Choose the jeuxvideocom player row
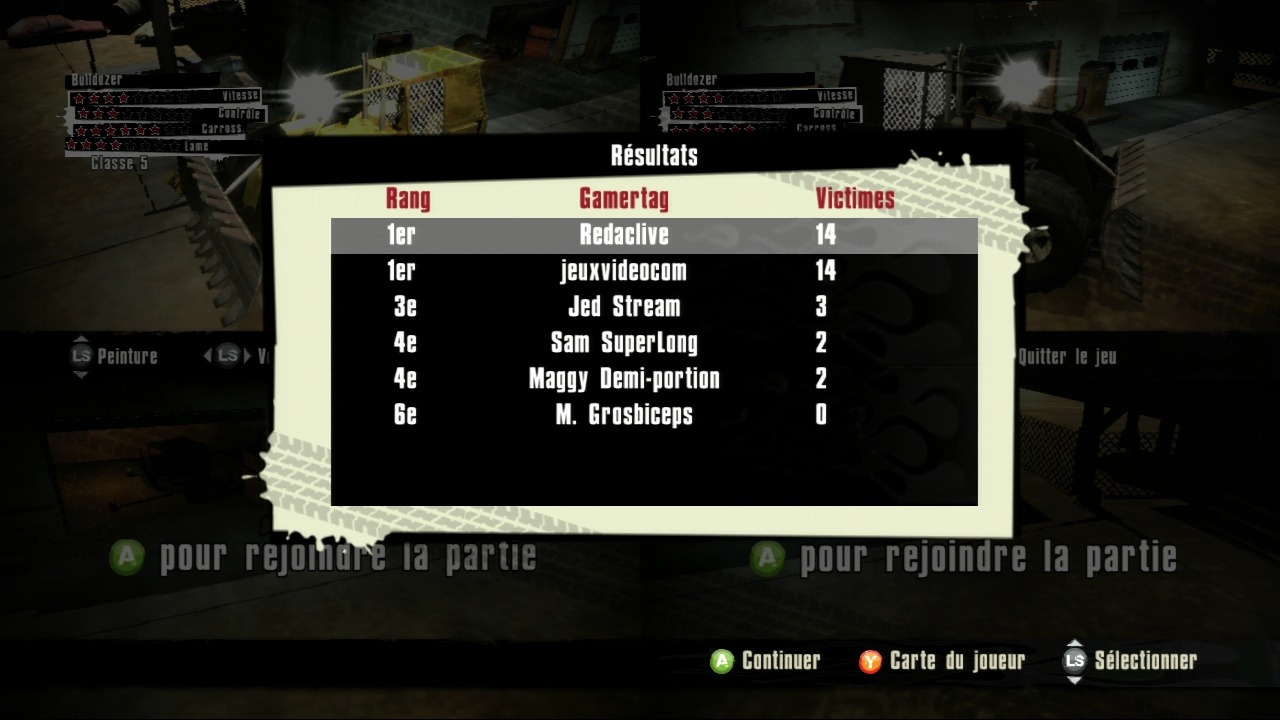Viewport: 1280px width, 720px height. (624, 271)
